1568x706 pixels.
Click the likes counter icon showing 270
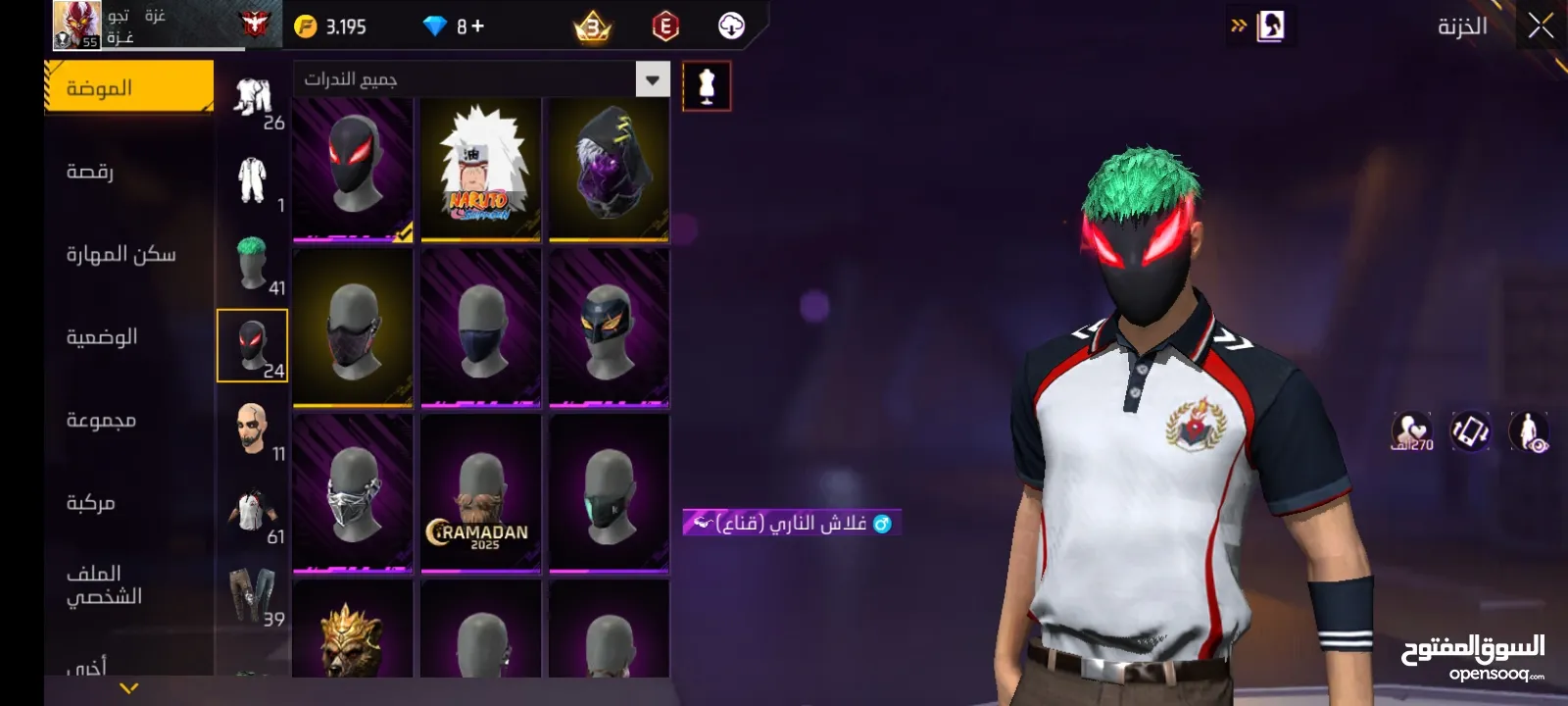pyautogui.click(x=1411, y=431)
